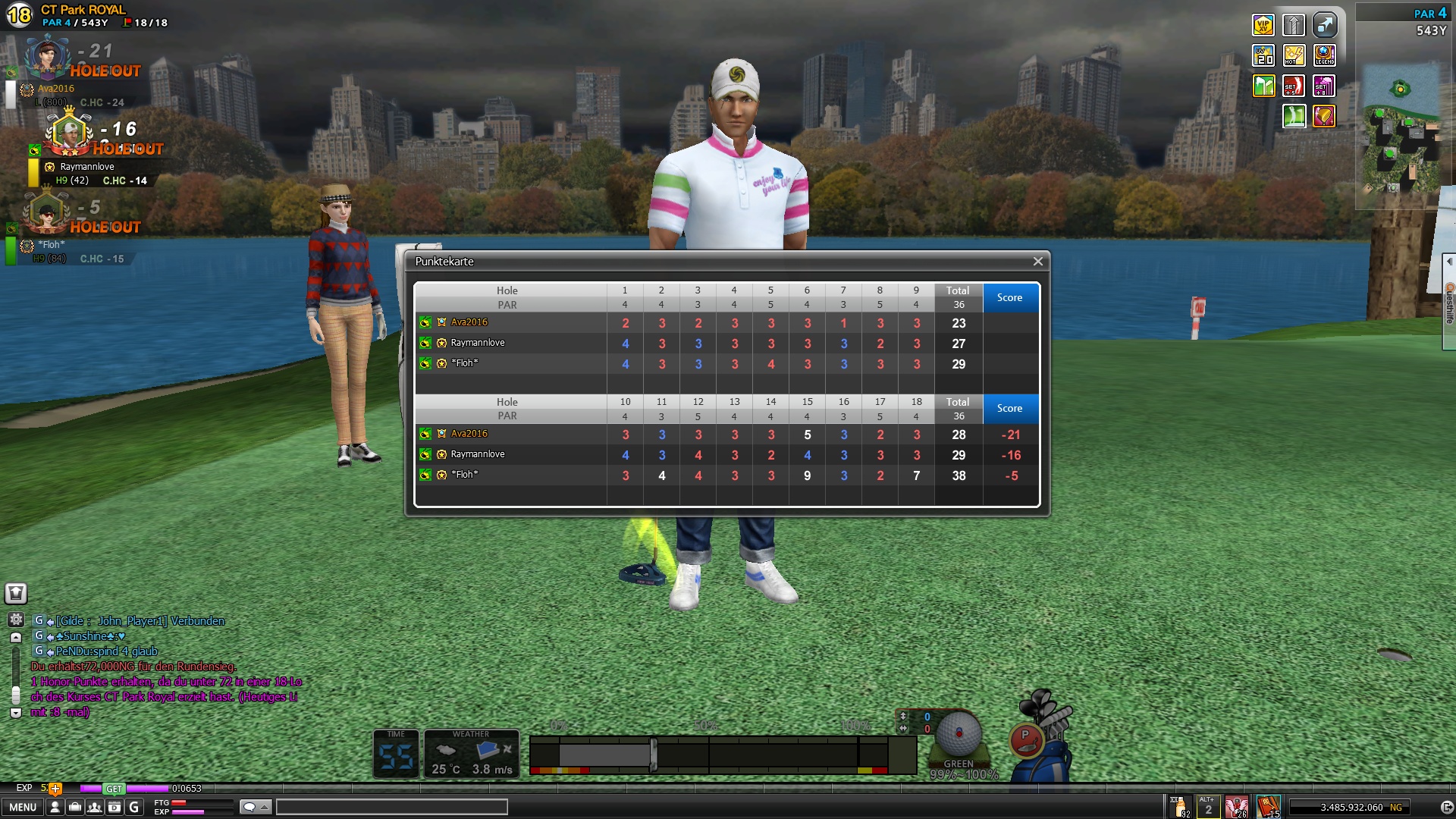Select the winged red item slot

[x=1237, y=806]
